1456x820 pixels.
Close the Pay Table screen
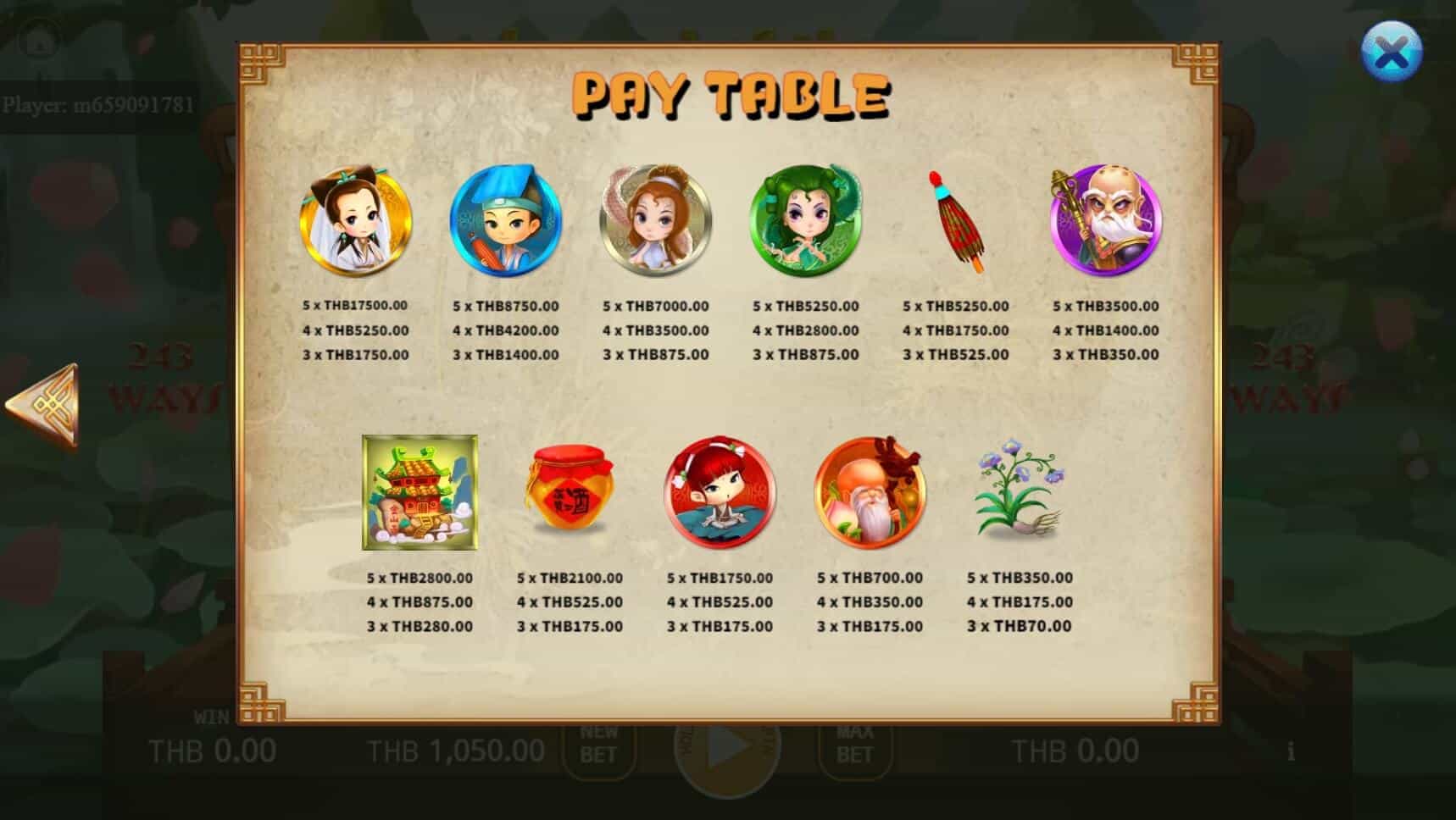click(1392, 53)
